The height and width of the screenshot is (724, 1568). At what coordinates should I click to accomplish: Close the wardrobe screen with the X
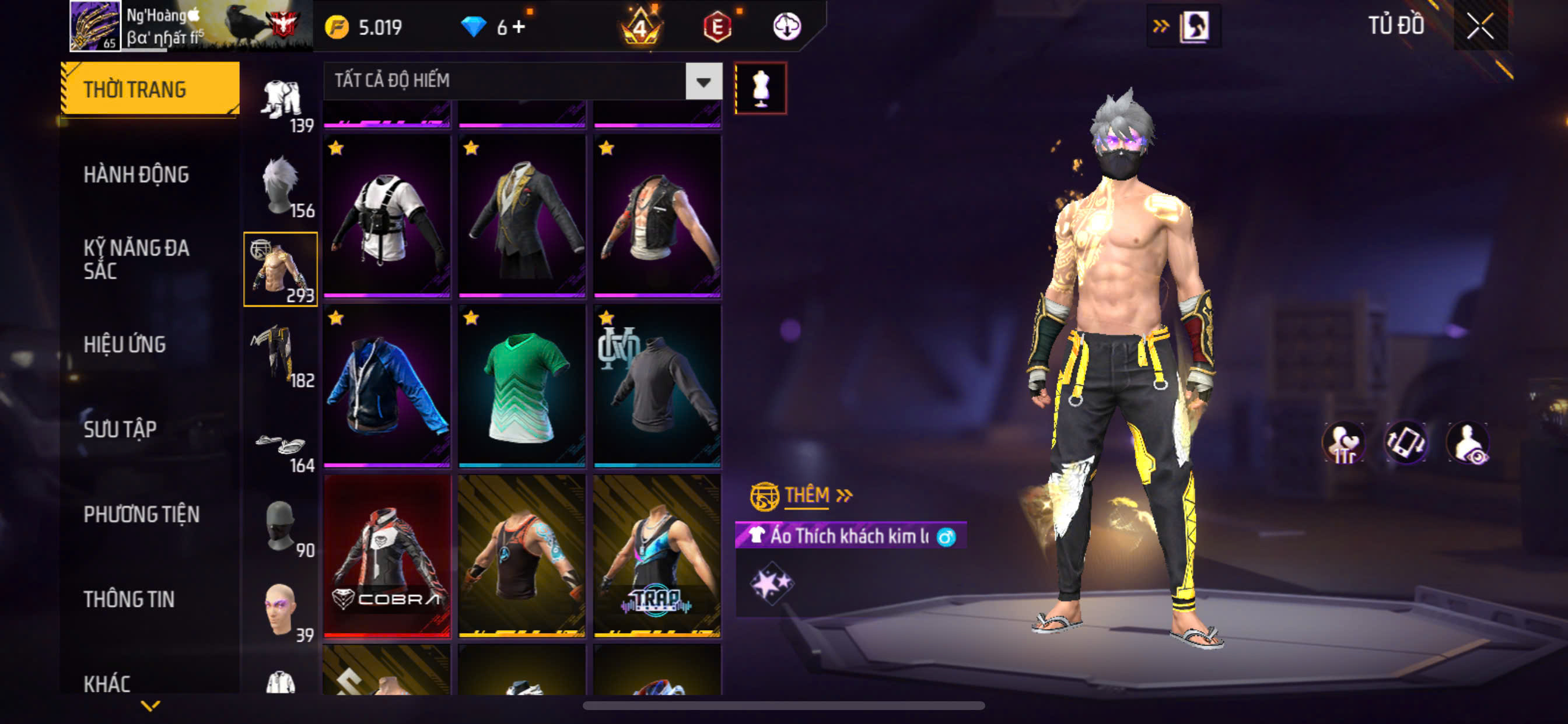pos(1480,26)
